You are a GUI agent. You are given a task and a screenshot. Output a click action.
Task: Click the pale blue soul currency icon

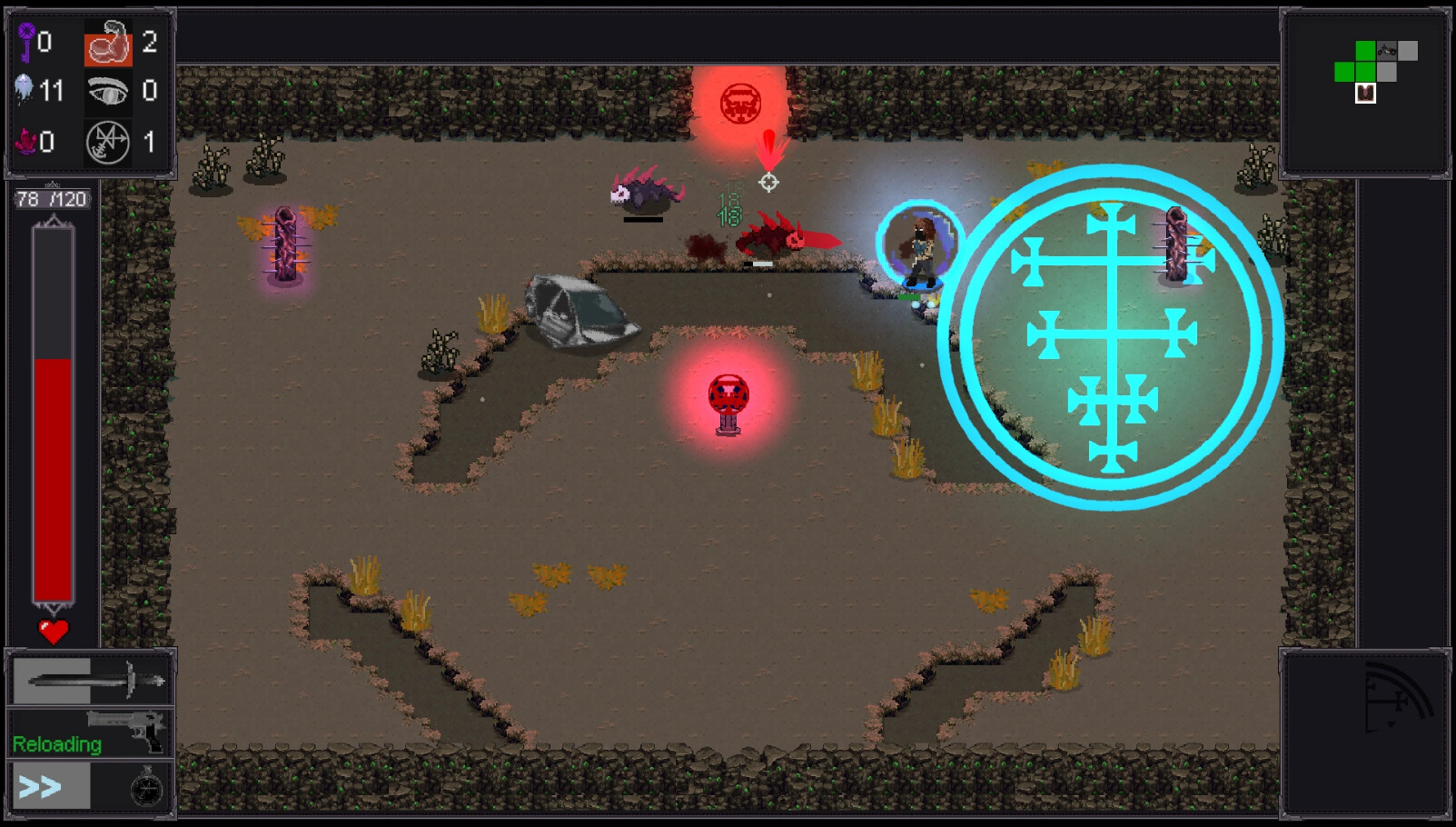[25, 89]
